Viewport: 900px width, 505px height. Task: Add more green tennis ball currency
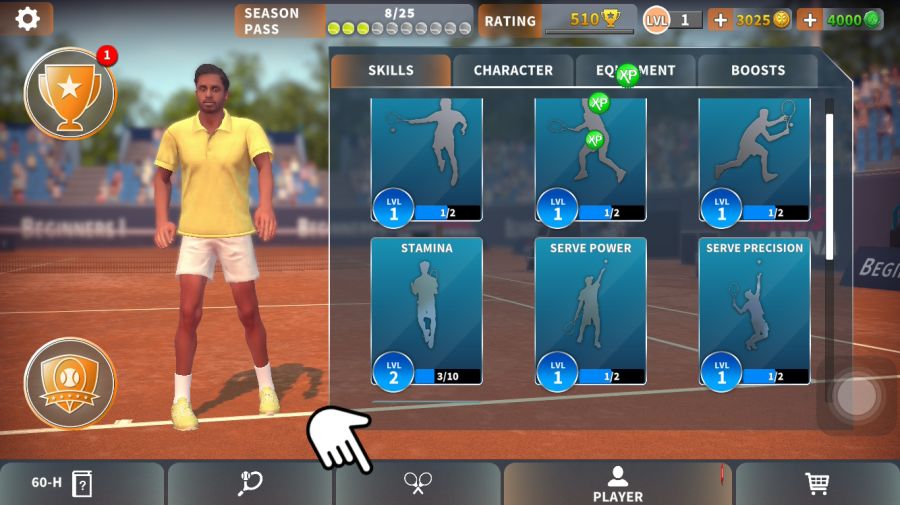809,20
